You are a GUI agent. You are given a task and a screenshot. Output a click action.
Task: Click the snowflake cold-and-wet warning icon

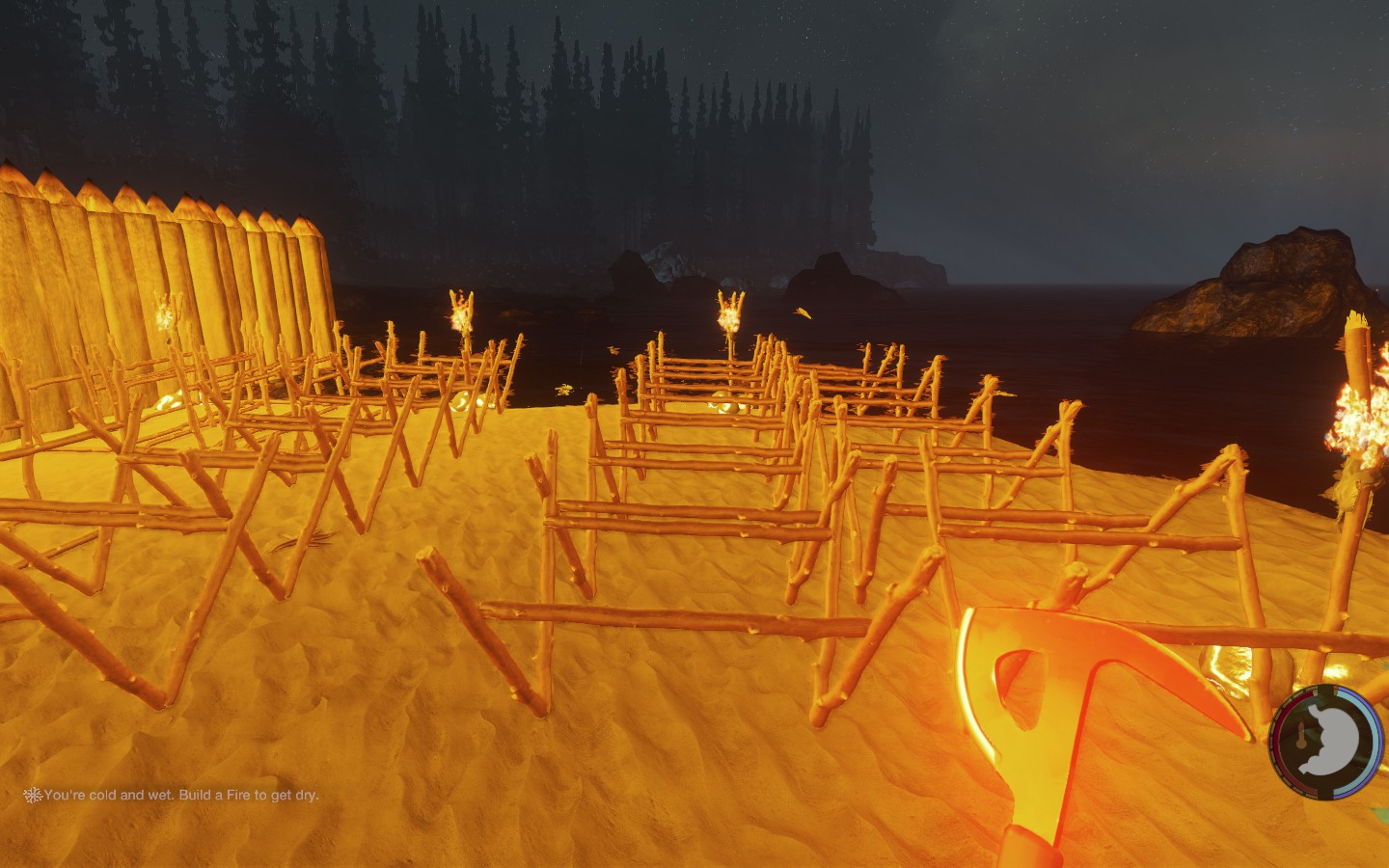33,795
